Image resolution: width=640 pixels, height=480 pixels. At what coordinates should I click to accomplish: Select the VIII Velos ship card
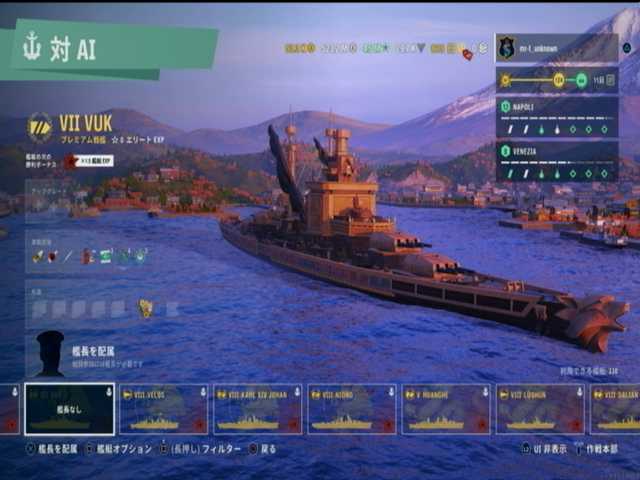[x=163, y=410]
